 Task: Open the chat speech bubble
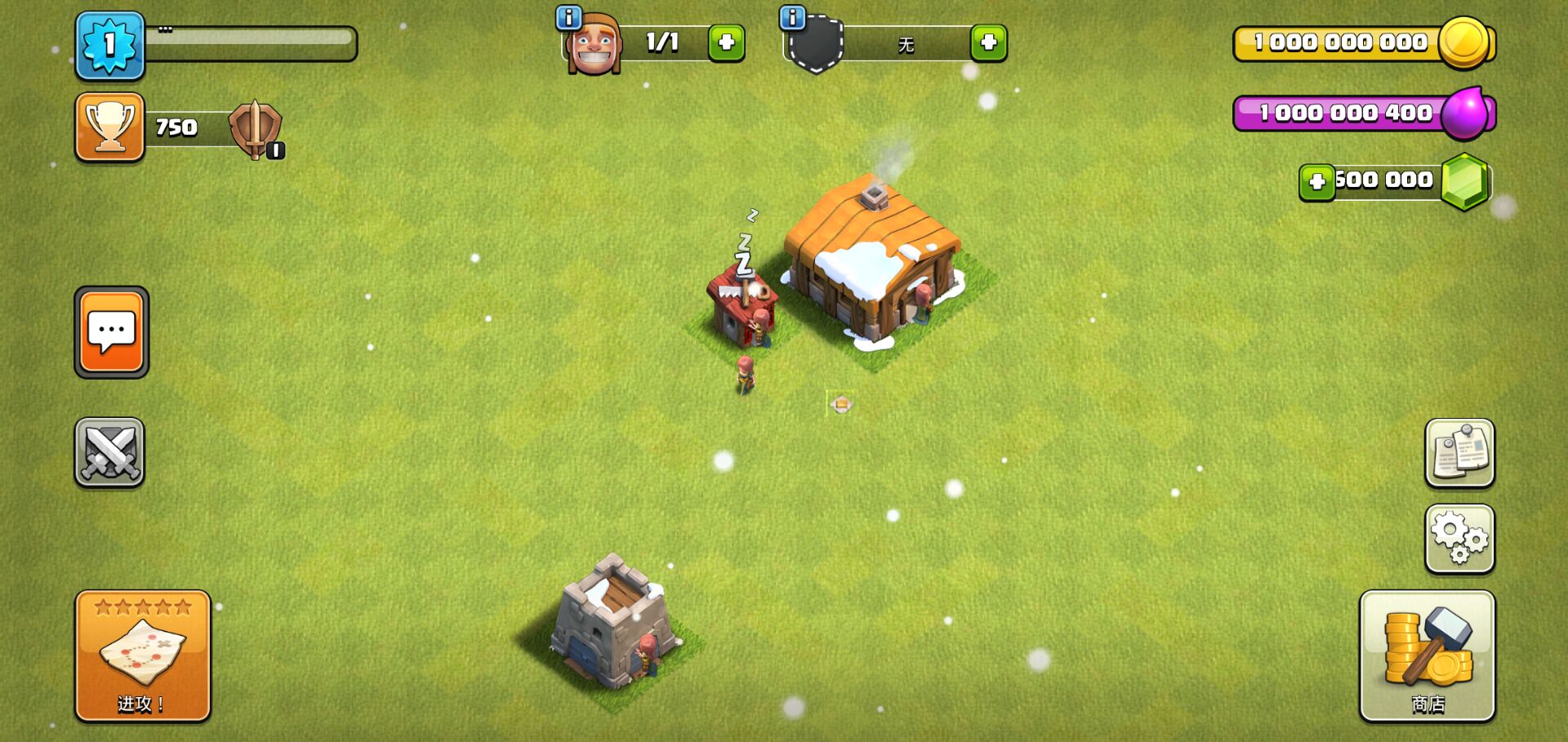point(112,331)
